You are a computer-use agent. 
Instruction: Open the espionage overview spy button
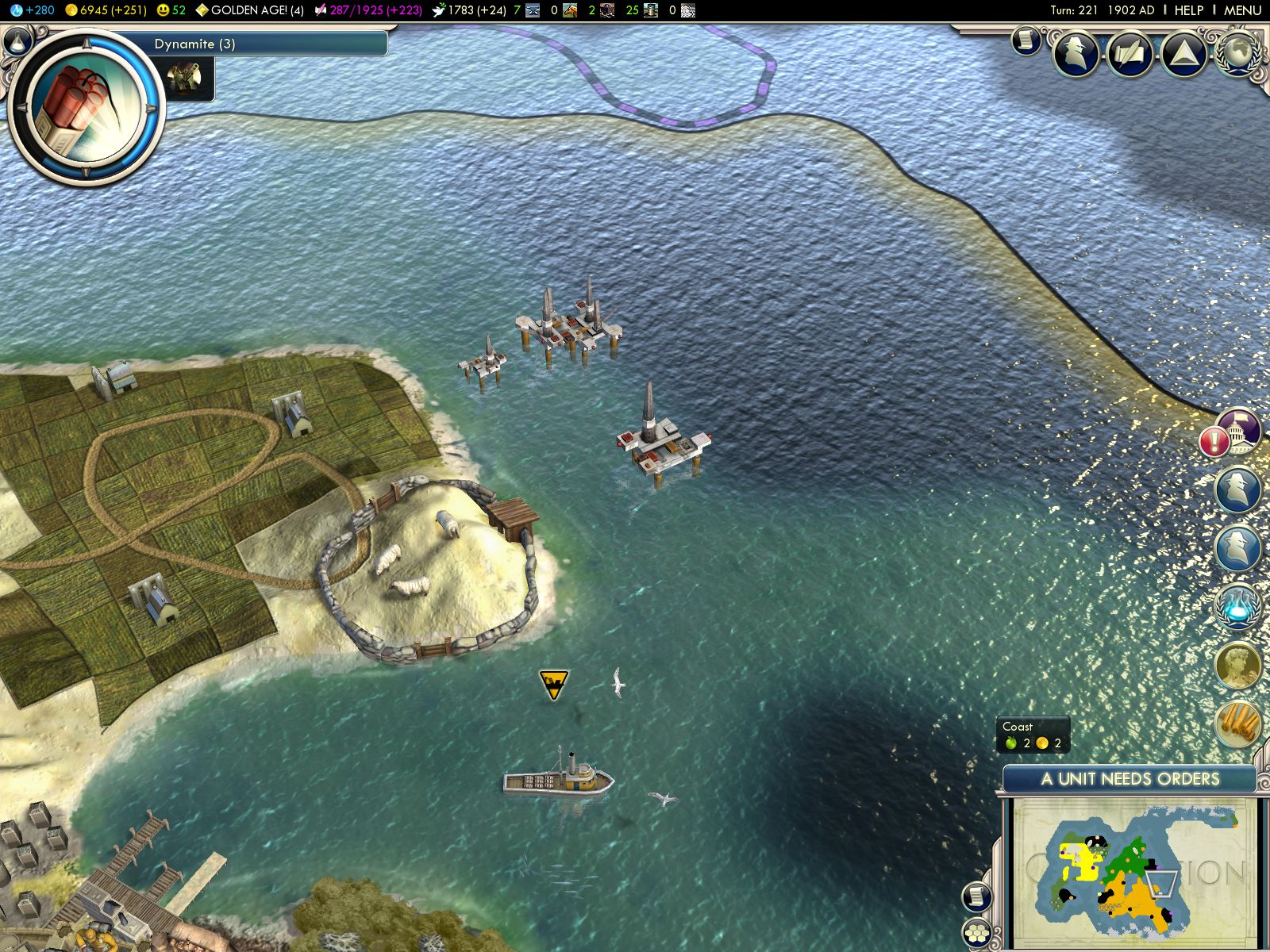1076,53
